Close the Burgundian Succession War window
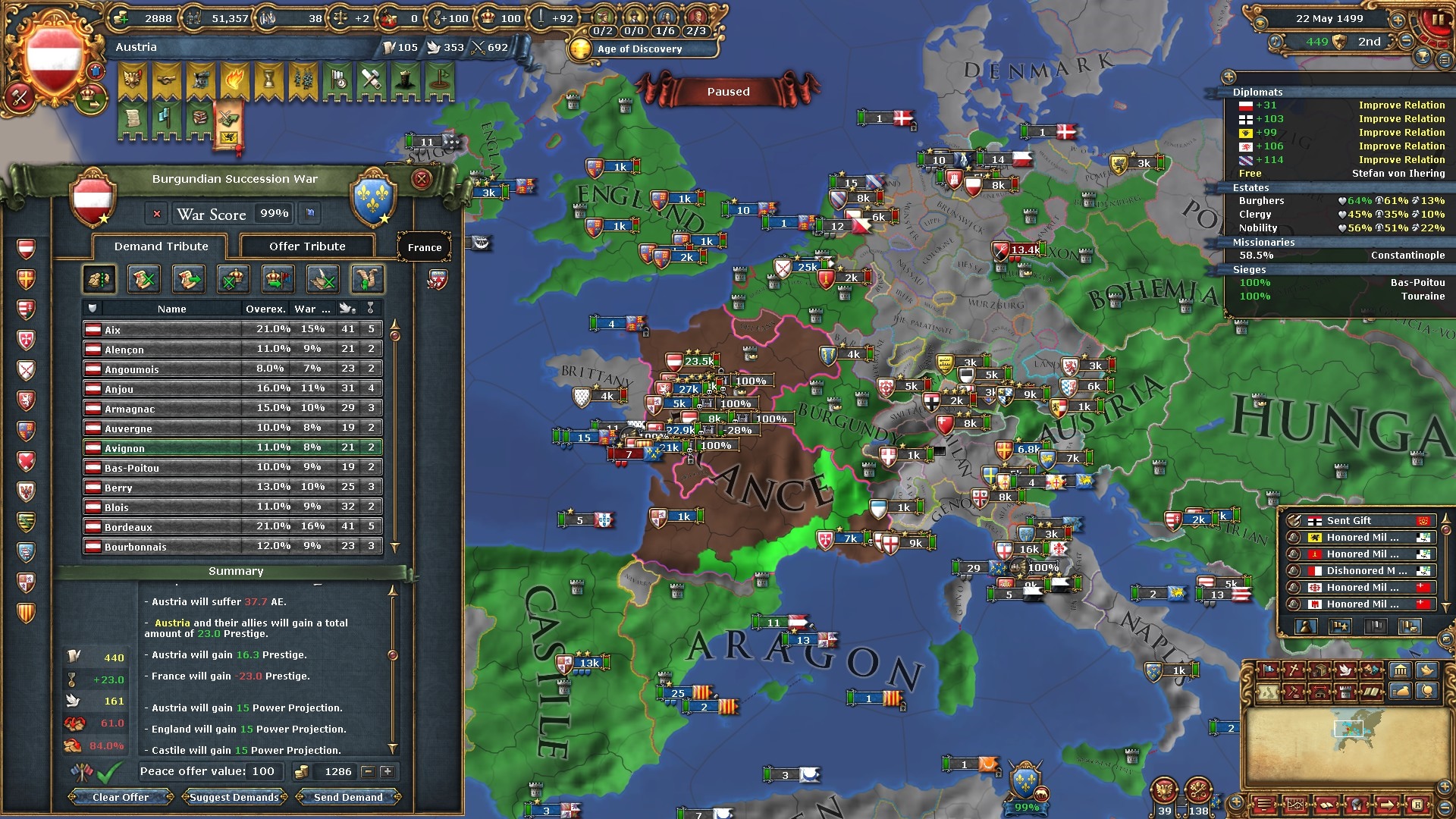1456x819 pixels. click(x=422, y=179)
